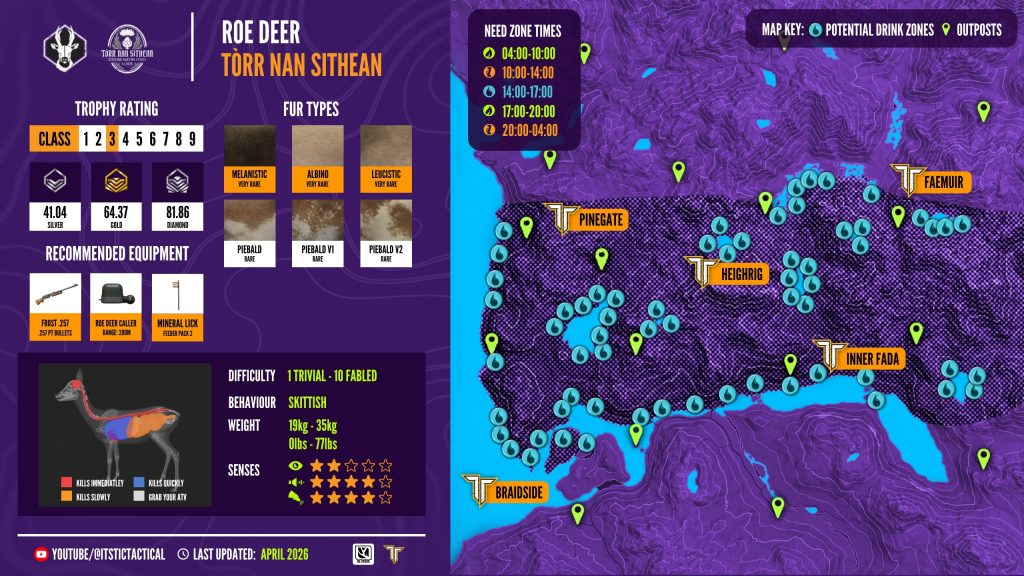Click the Potential Drink Zones legend entry
Screen dimensions: 1024x576
[860, 30]
